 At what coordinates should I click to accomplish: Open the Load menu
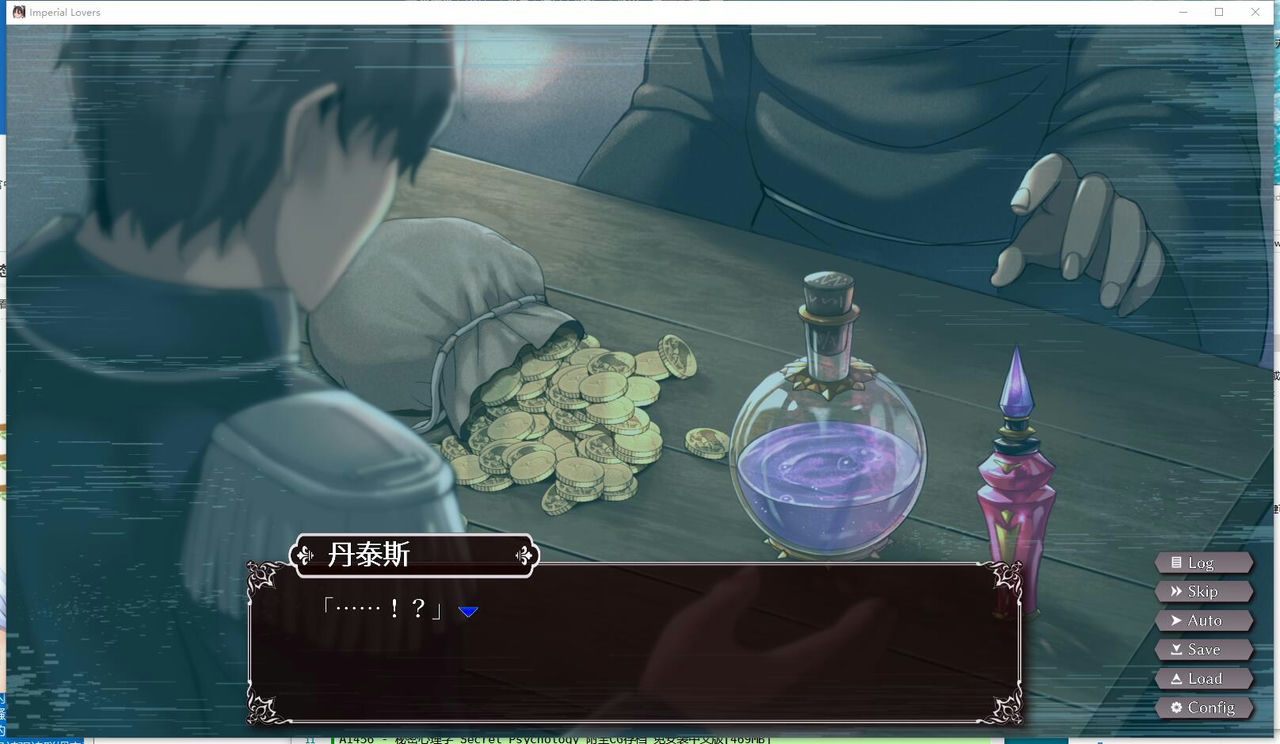1203,679
